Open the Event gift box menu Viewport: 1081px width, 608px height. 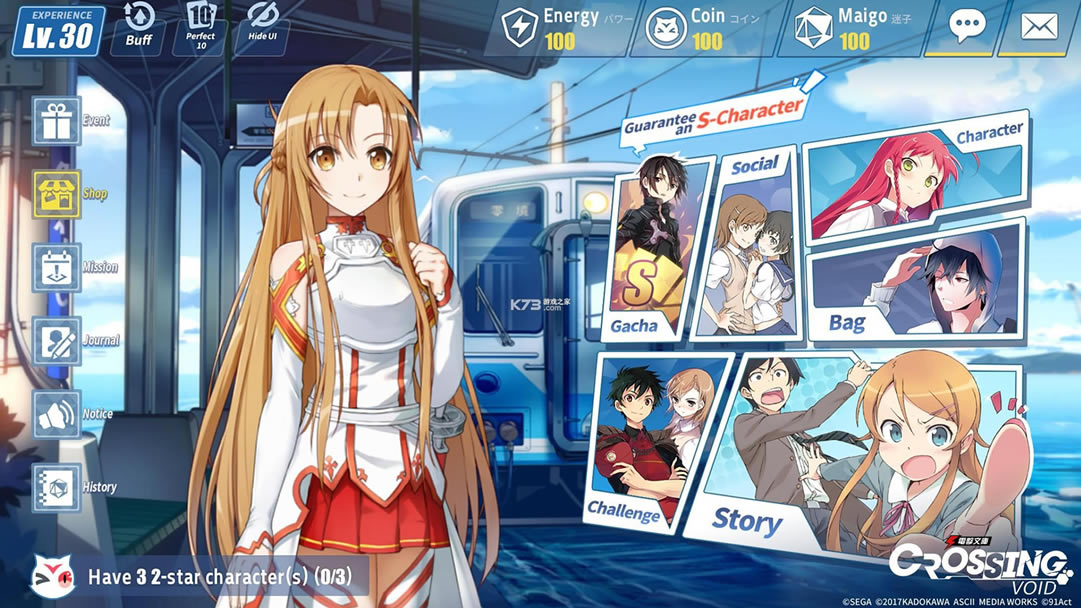[x=57, y=121]
